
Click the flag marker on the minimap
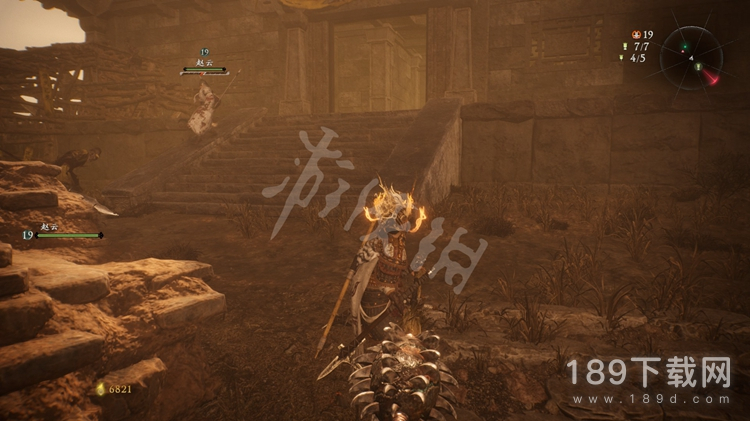[x=699, y=68]
